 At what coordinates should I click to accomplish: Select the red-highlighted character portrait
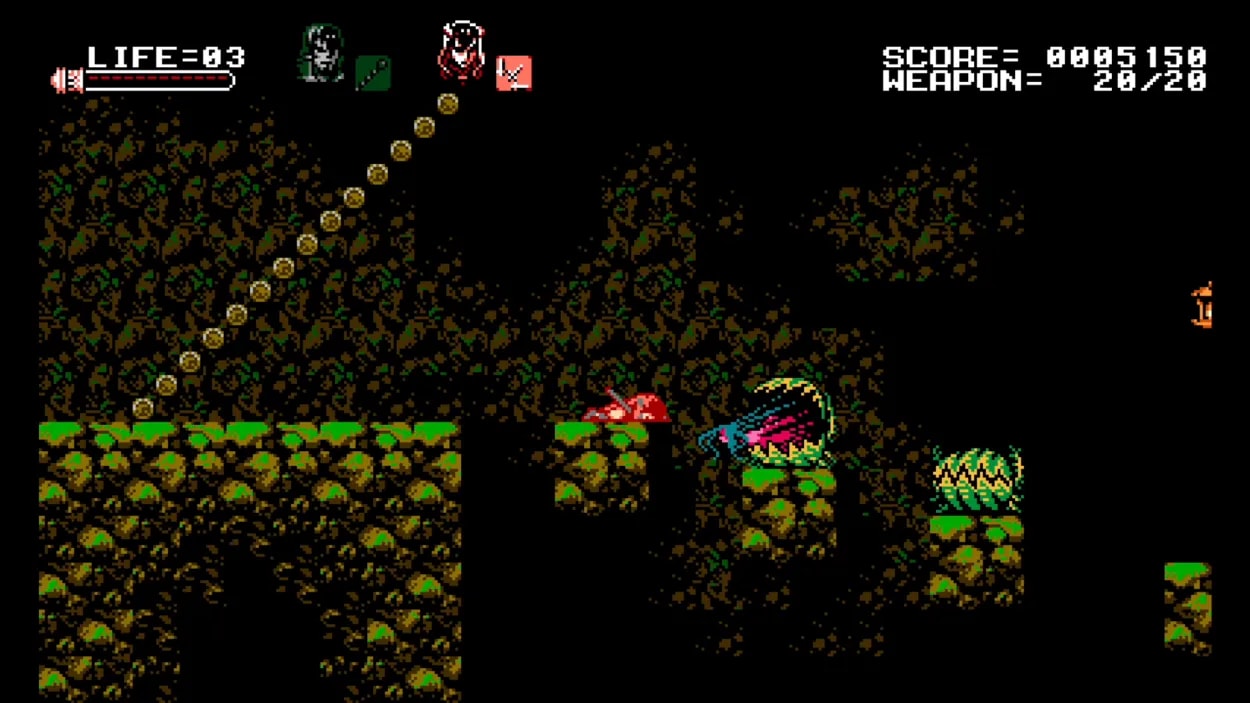pos(461,51)
